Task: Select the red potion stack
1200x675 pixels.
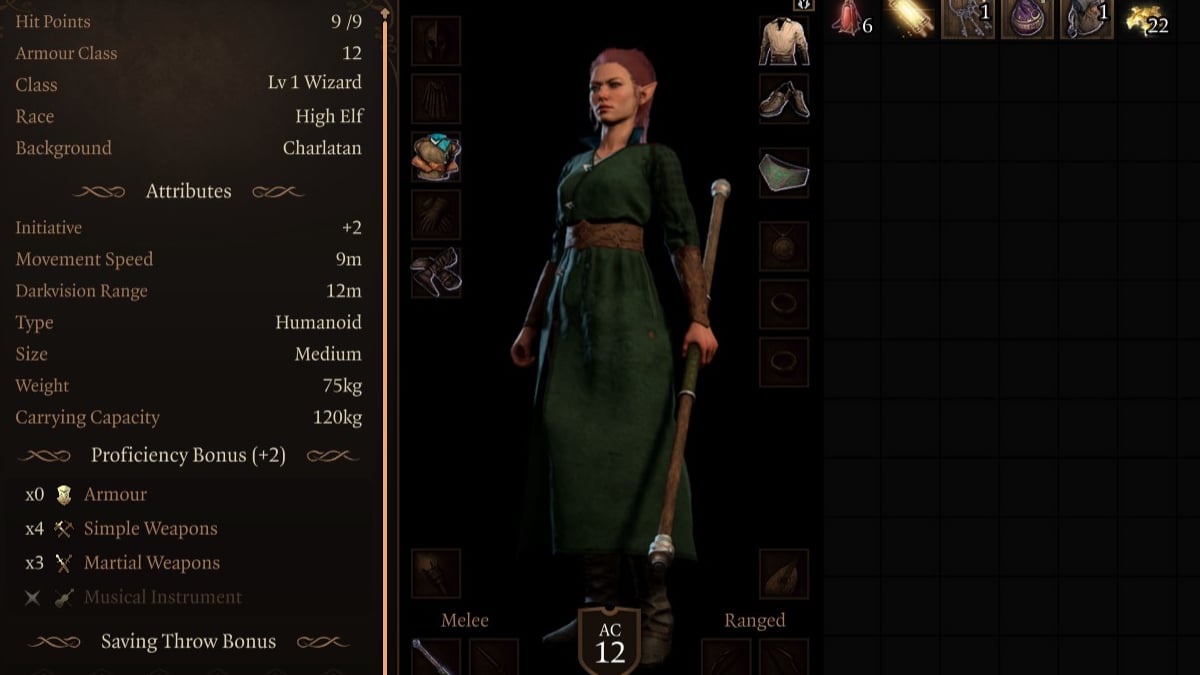Action: pyautogui.click(x=849, y=19)
